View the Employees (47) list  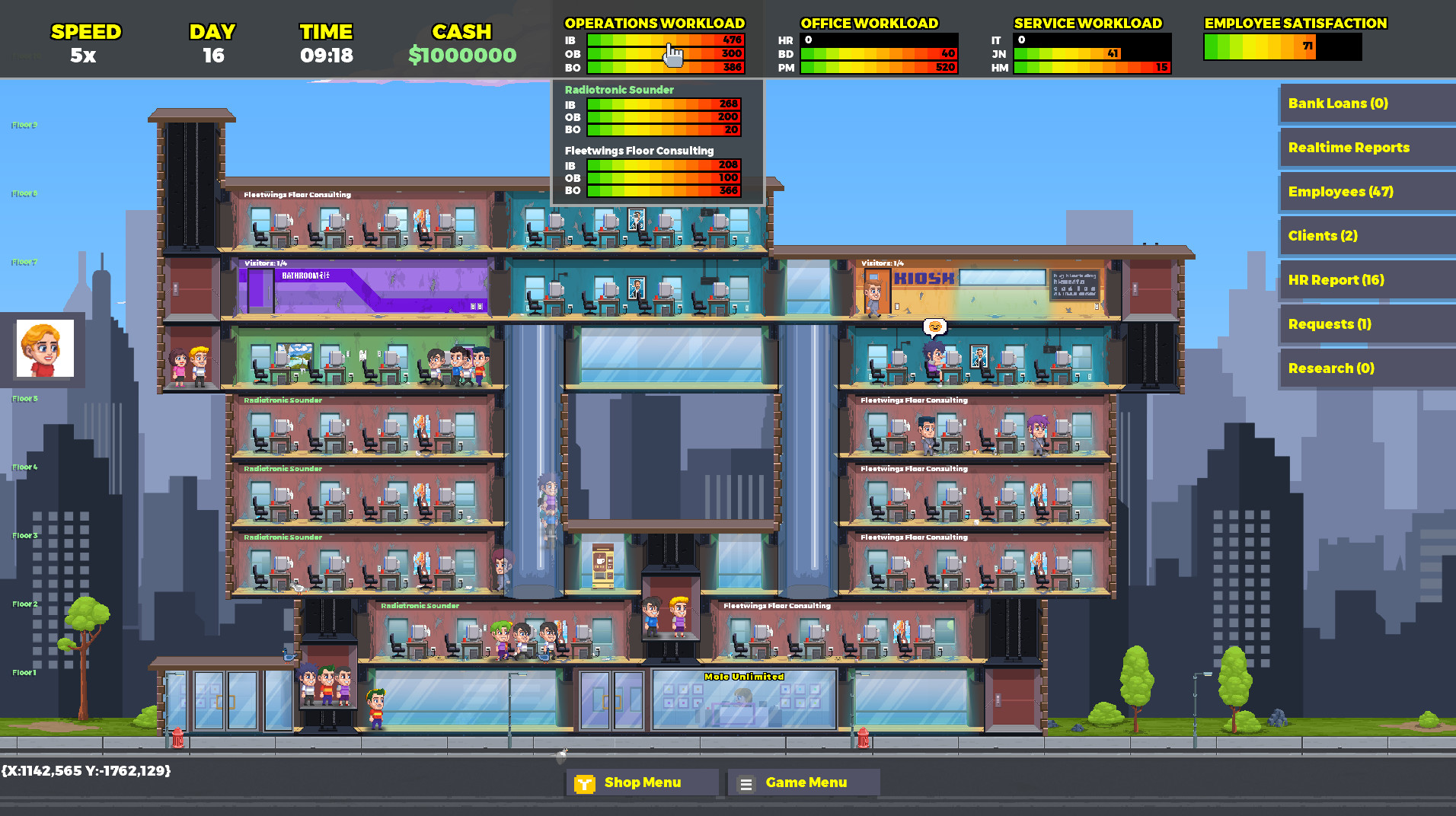1365,191
